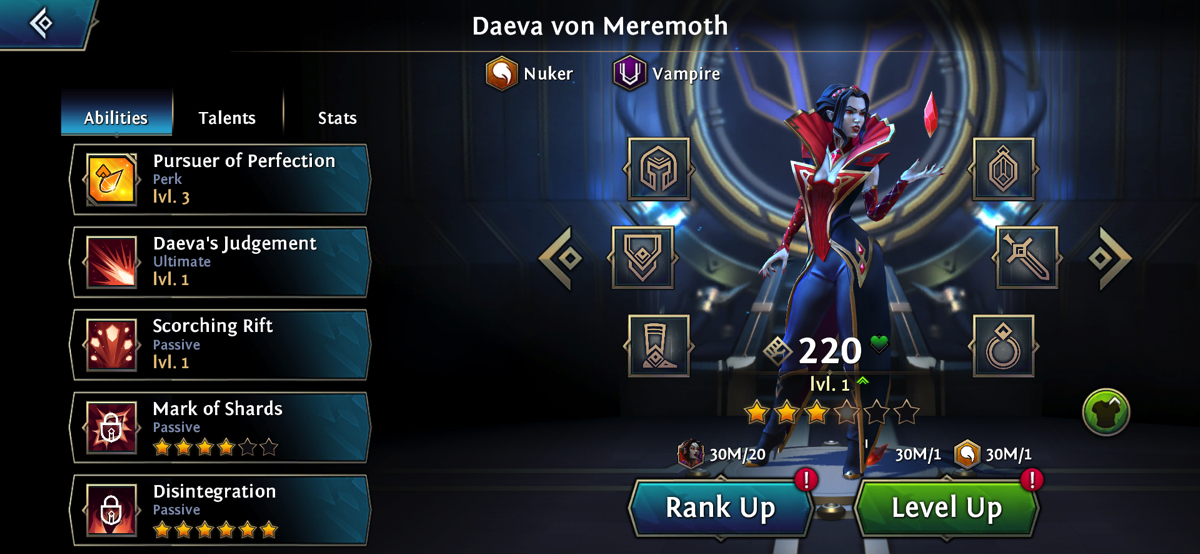Tap the Rank Up button

point(720,508)
